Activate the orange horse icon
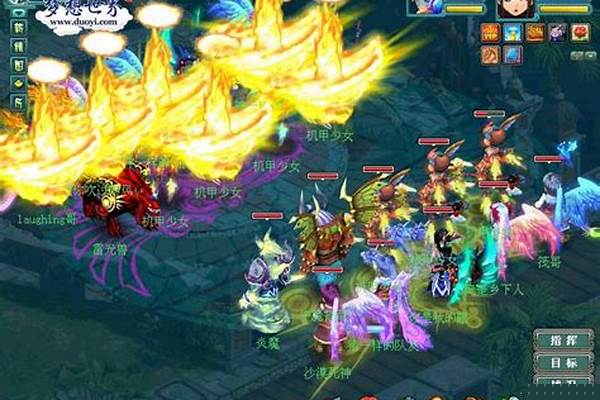The width and height of the screenshot is (600, 400). [x=490, y=53]
